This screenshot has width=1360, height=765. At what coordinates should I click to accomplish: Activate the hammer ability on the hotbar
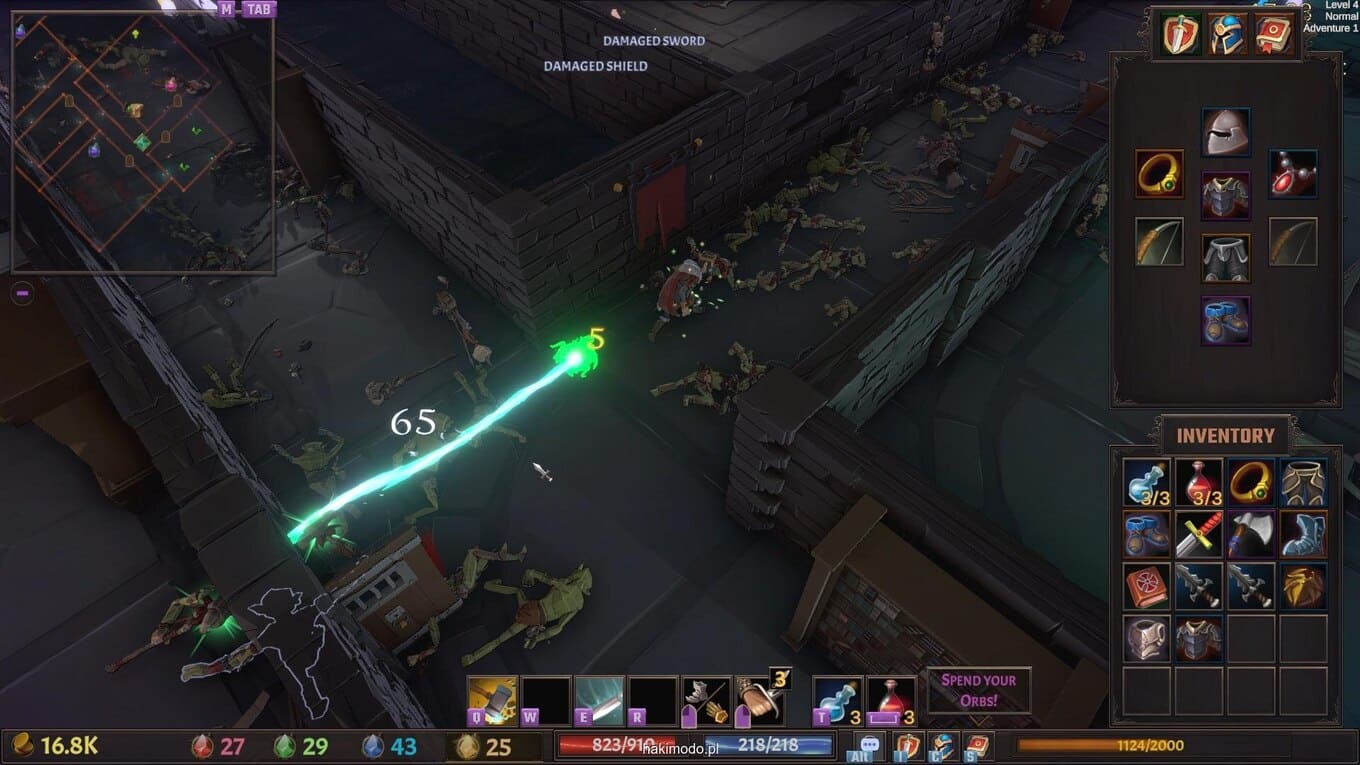pyautogui.click(x=493, y=700)
